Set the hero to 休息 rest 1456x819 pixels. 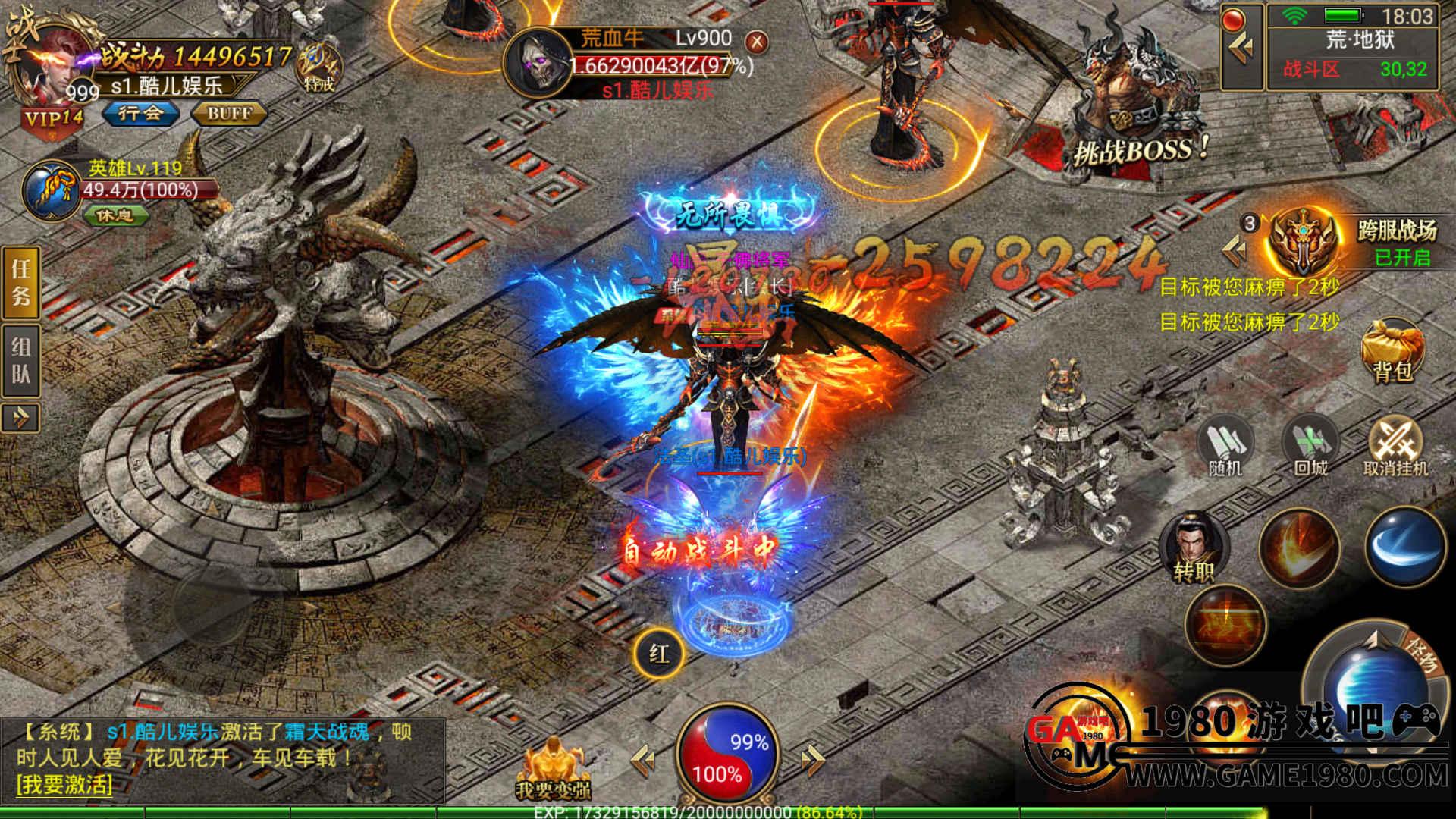pos(115,216)
